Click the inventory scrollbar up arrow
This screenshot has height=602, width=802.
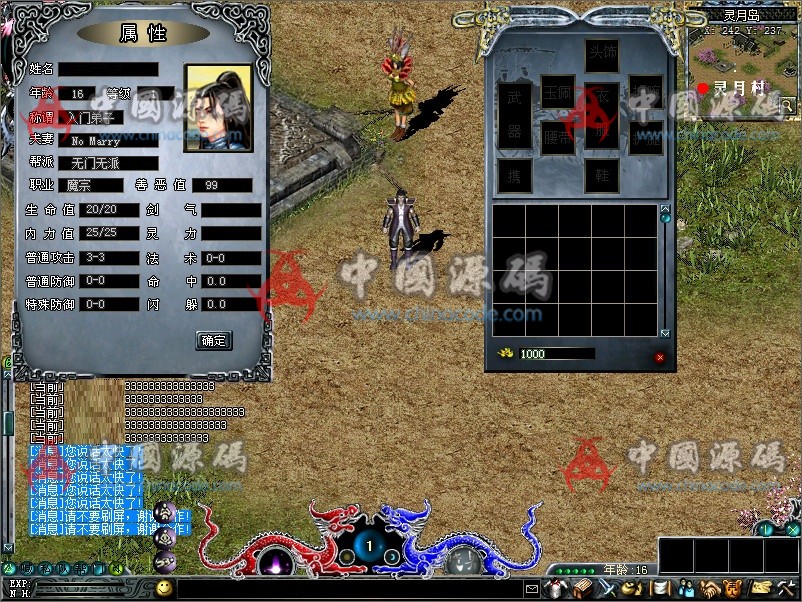point(665,208)
